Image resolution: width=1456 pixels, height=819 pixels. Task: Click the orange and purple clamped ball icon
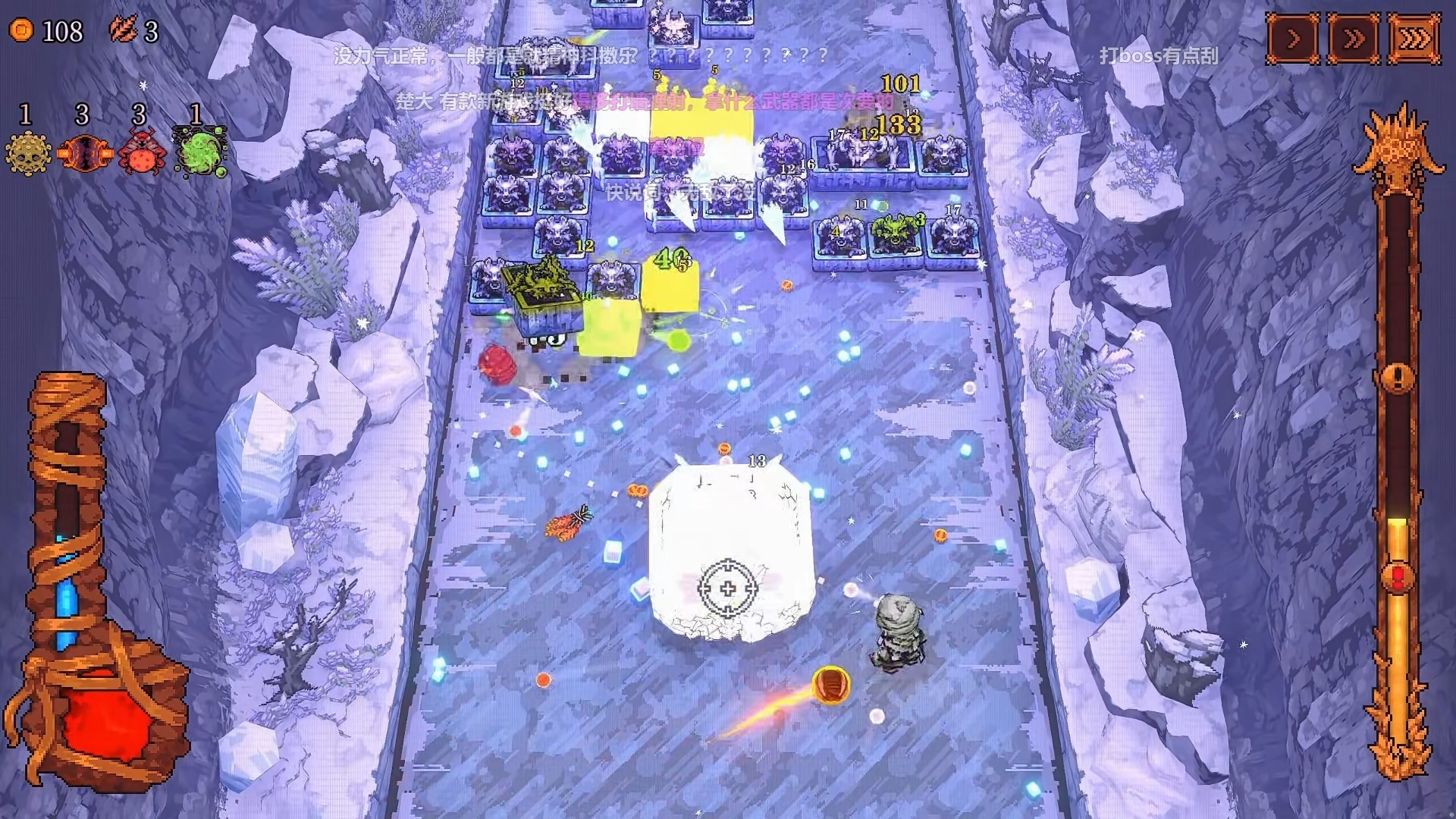point(84,152)
